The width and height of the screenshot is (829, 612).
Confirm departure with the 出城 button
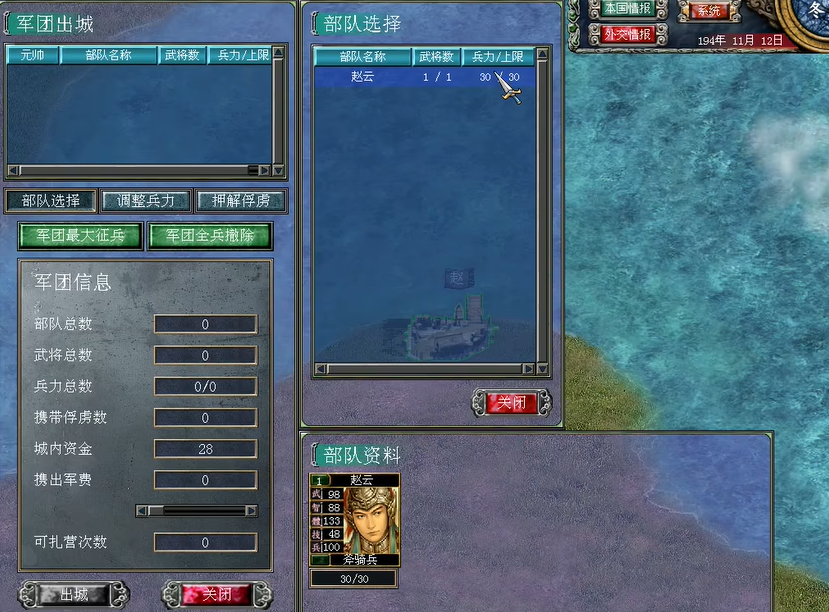(x=75, y=595)
